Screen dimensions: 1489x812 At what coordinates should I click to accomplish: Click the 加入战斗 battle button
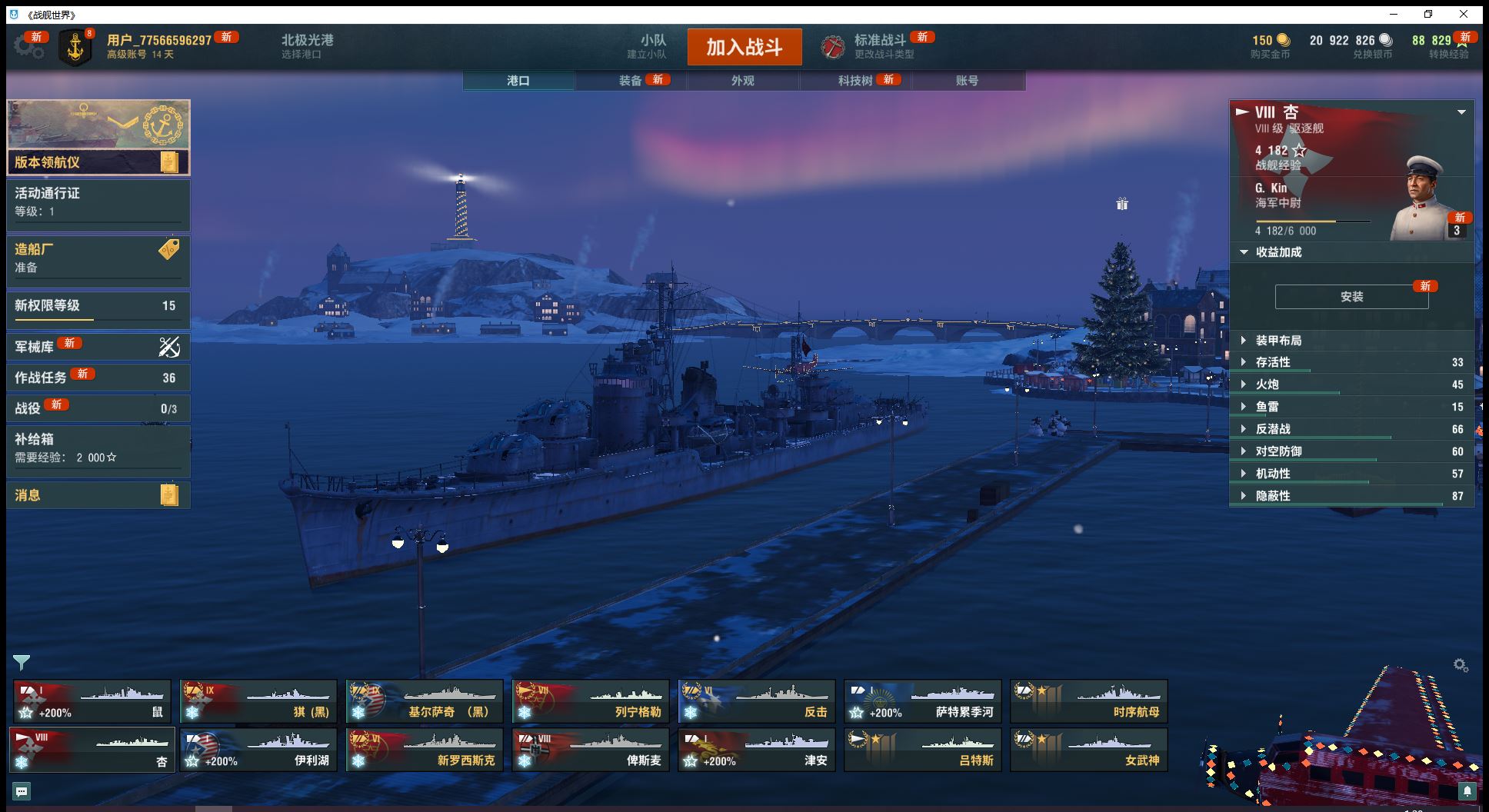[x=744, y=47]
